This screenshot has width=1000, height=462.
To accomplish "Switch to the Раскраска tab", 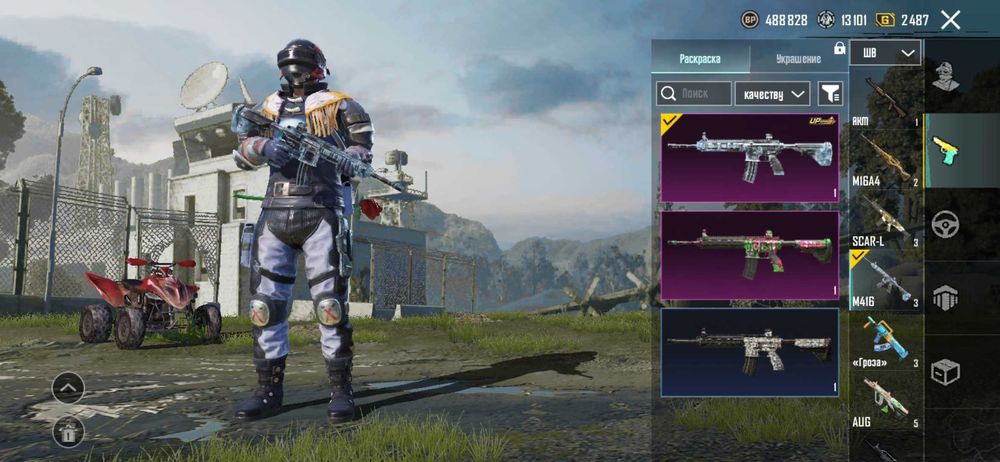I will click(x=699, y=59).
